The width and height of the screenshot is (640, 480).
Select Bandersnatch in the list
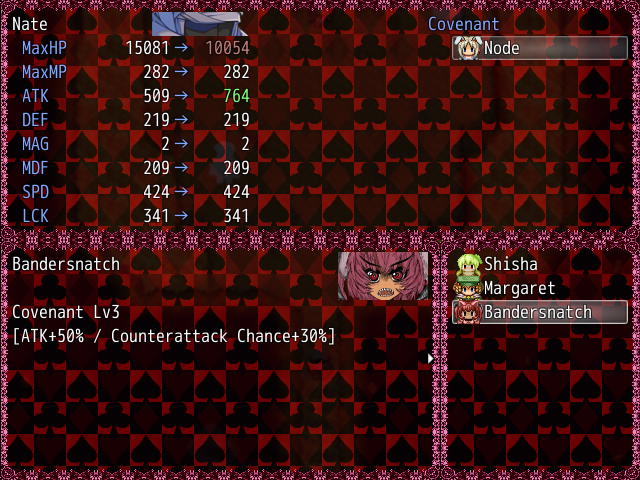click(x=538, y=312)
